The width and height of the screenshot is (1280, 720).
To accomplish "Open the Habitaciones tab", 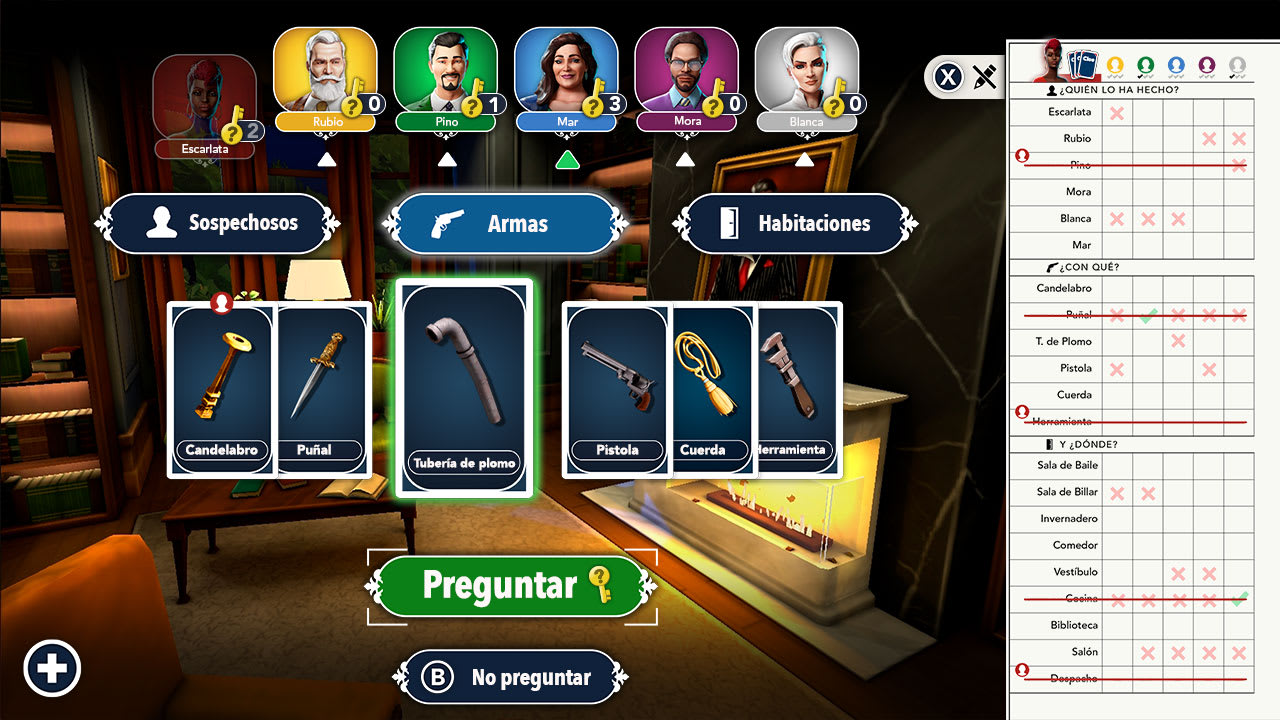I will tap(795, 224).
